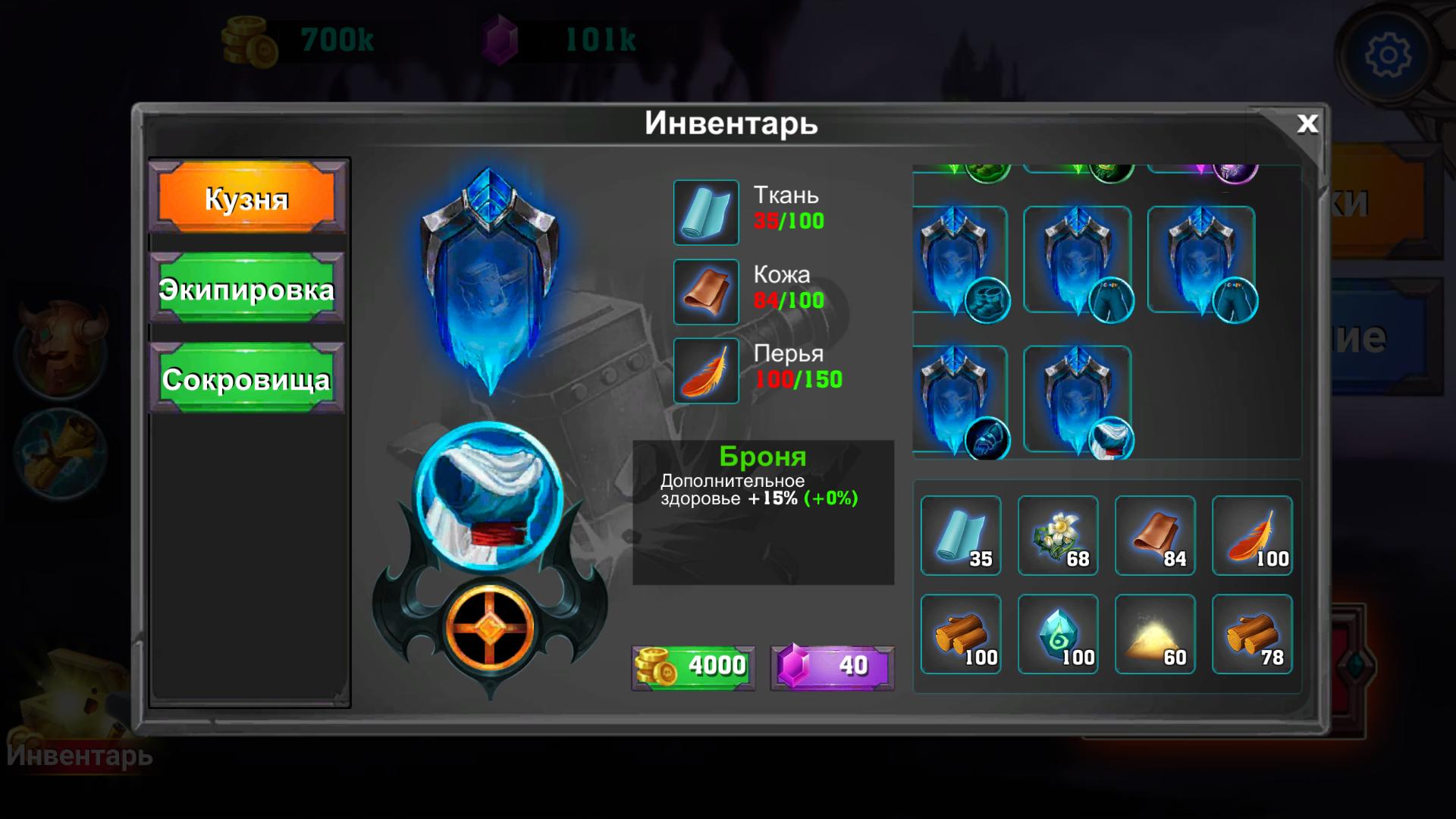Open the settings gear in top right corner
The width and height of the screenshot is (1456, 819).
click(x=1389, y=55)
